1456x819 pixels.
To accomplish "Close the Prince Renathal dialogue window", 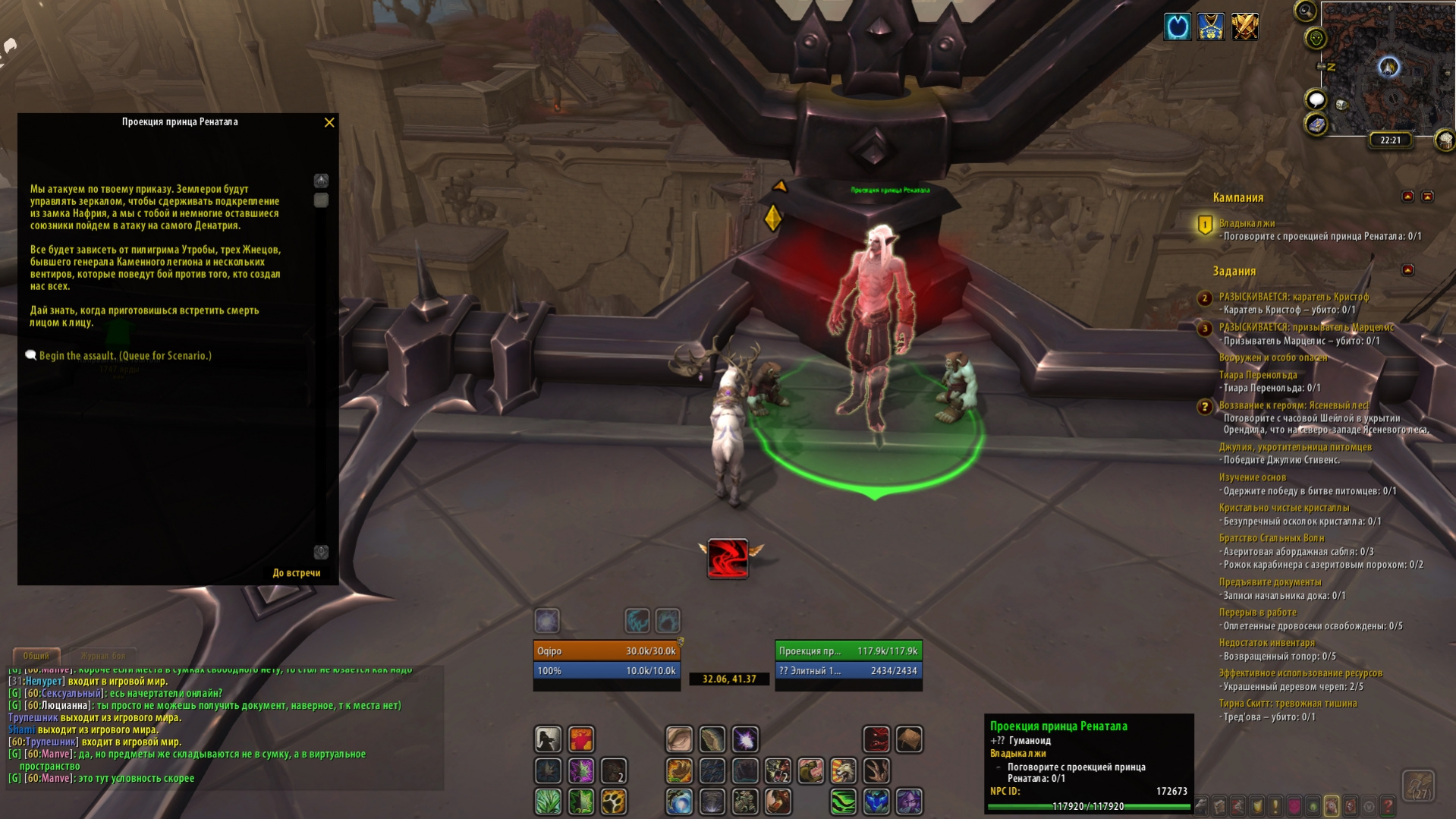I will tap(329, 122).
